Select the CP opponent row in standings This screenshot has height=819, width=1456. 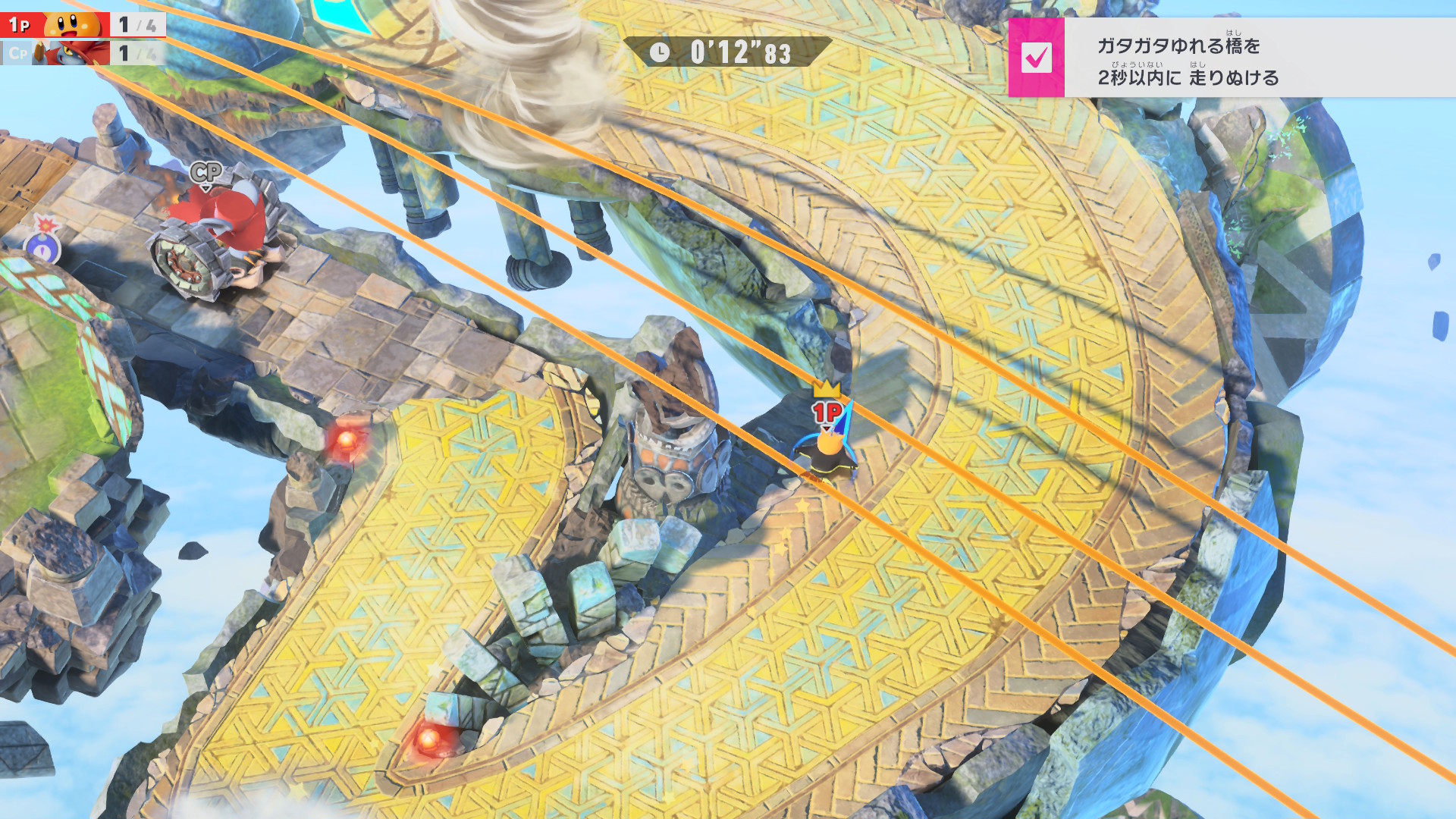click(x=82, y=53)
